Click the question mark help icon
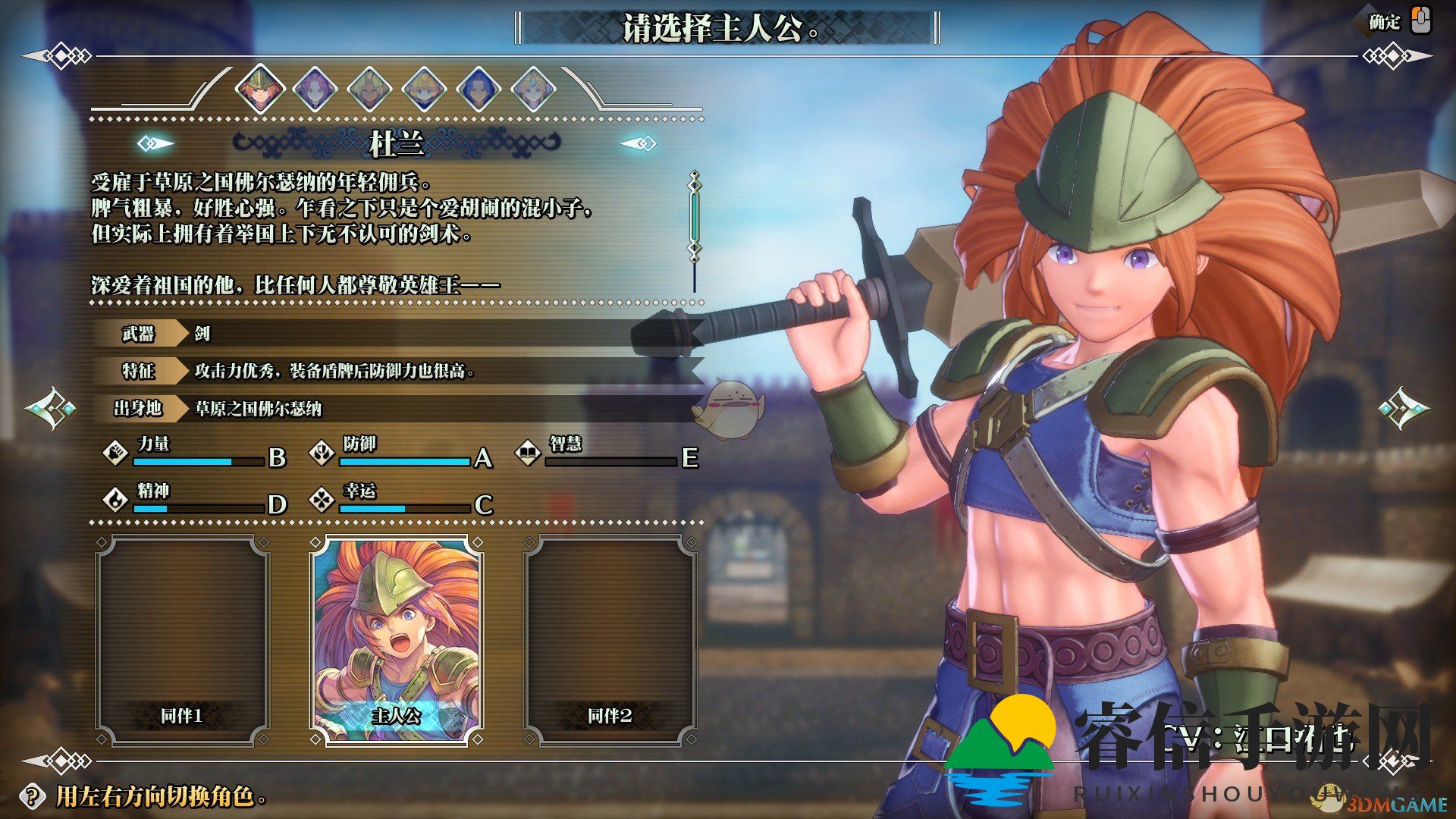This screenshot has width=1456, height=819. coord(31,796)
